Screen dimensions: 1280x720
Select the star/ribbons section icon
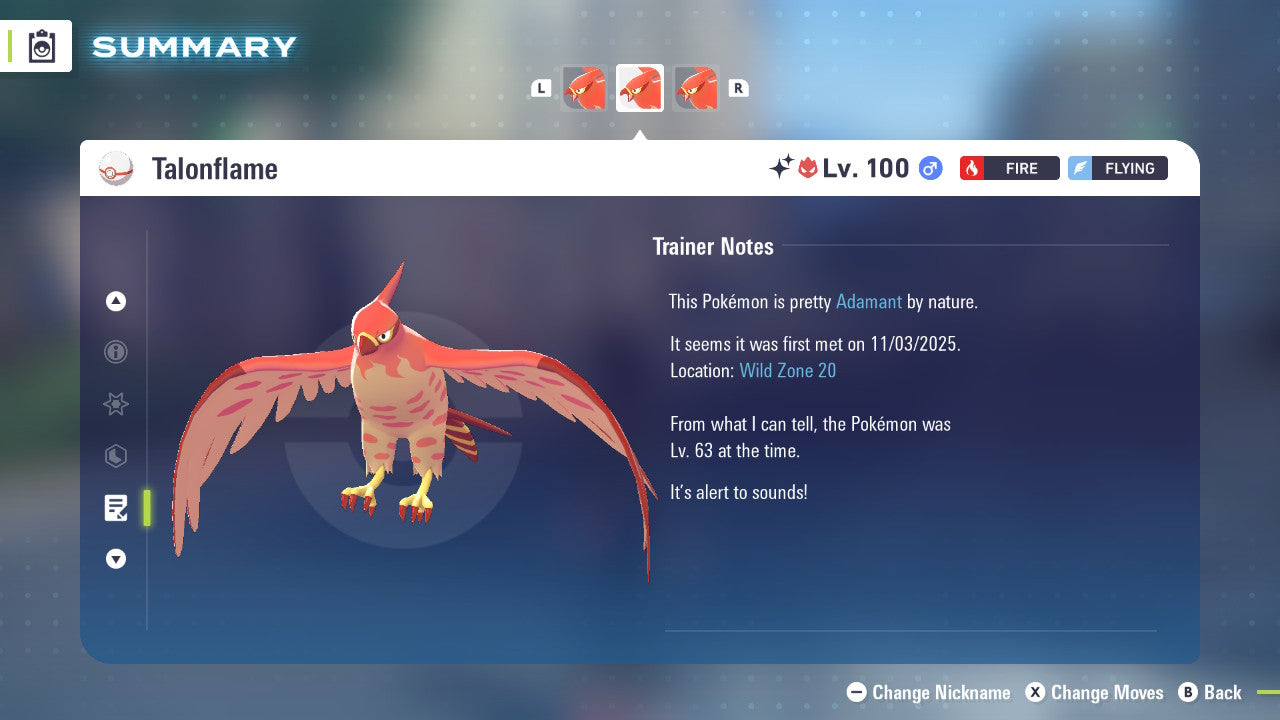[x=115, y=404]
